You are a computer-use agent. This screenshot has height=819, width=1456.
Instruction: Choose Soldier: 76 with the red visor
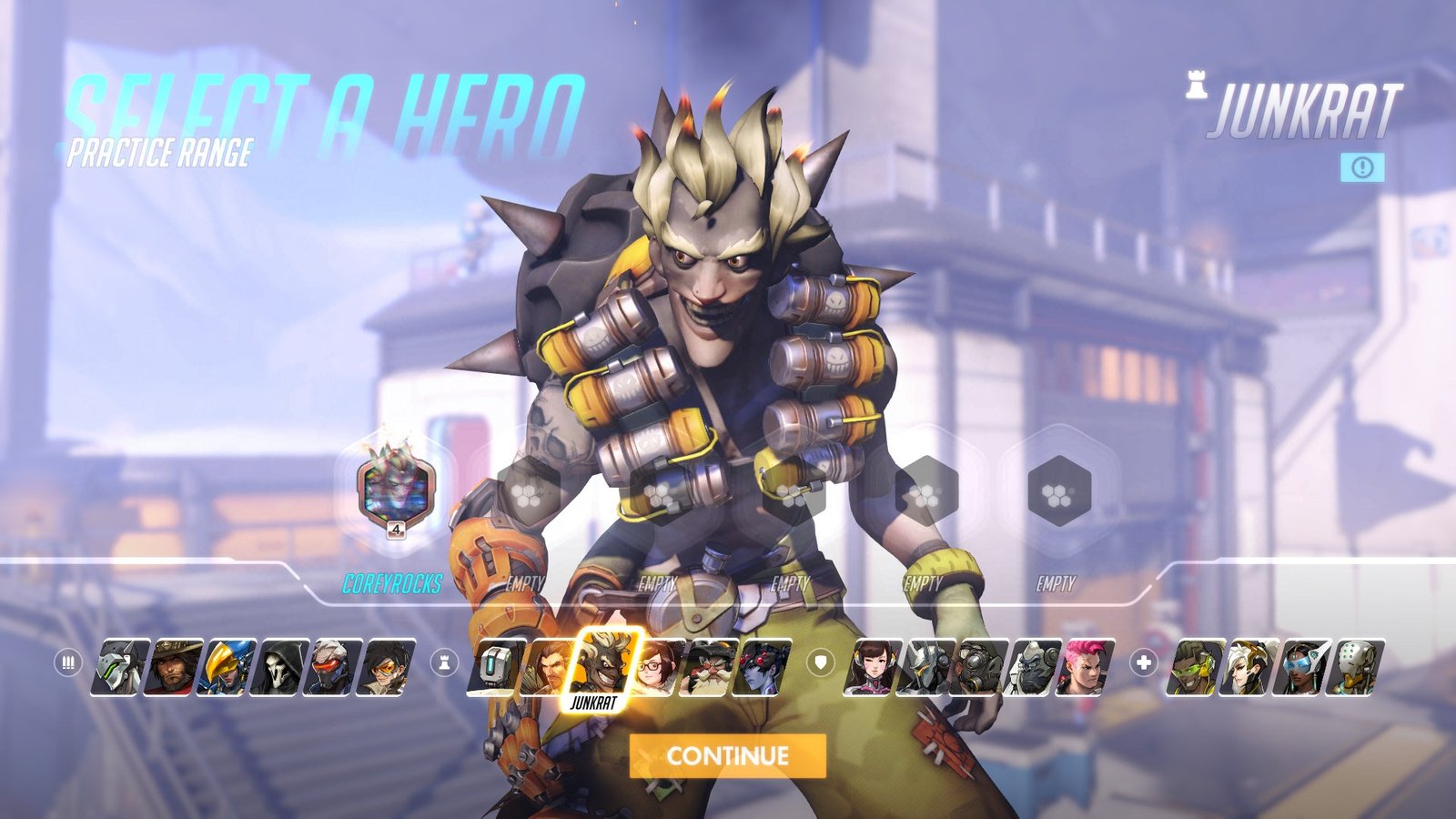[x=334, y=667]
